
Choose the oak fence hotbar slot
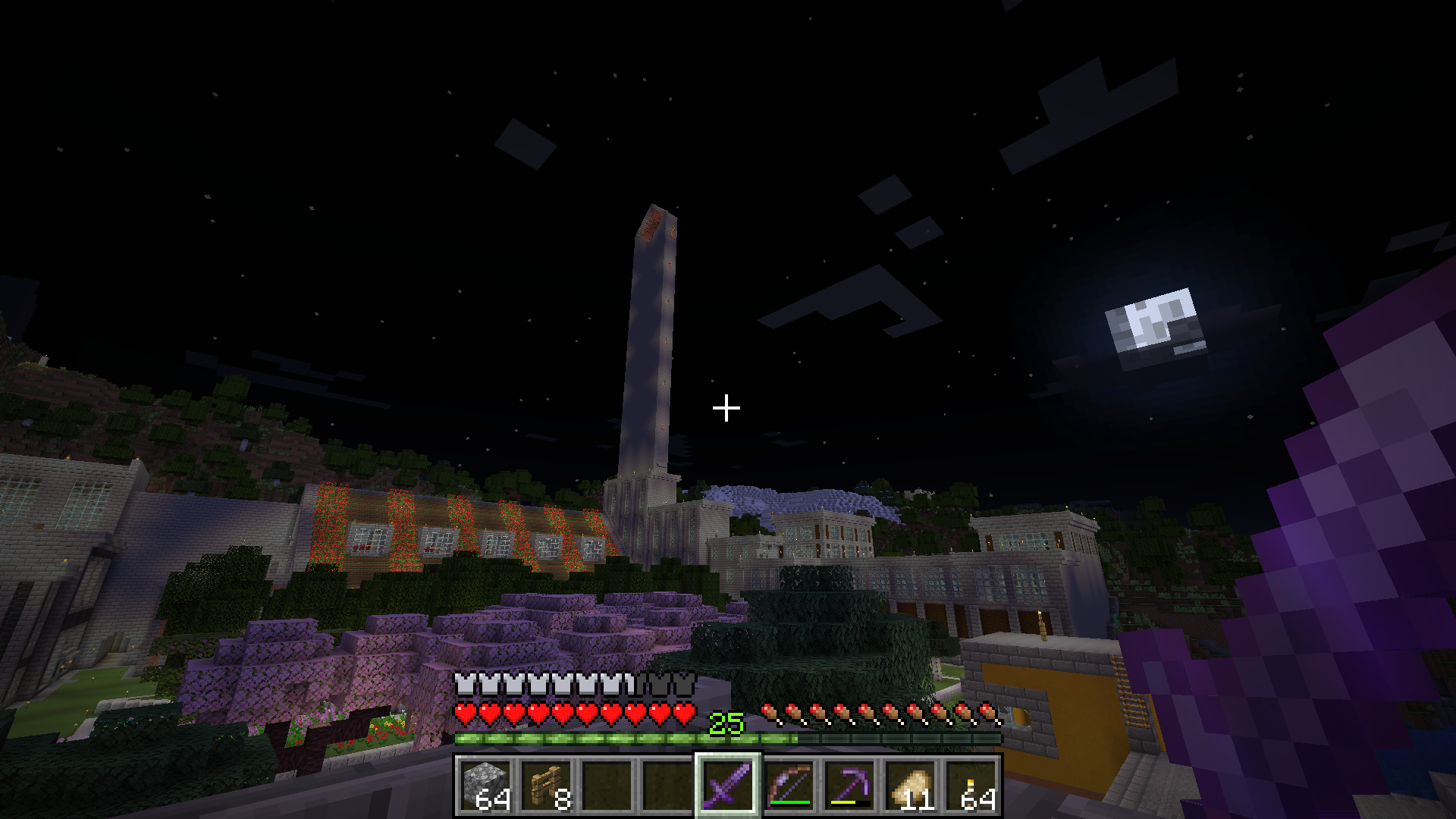[546, 785]
